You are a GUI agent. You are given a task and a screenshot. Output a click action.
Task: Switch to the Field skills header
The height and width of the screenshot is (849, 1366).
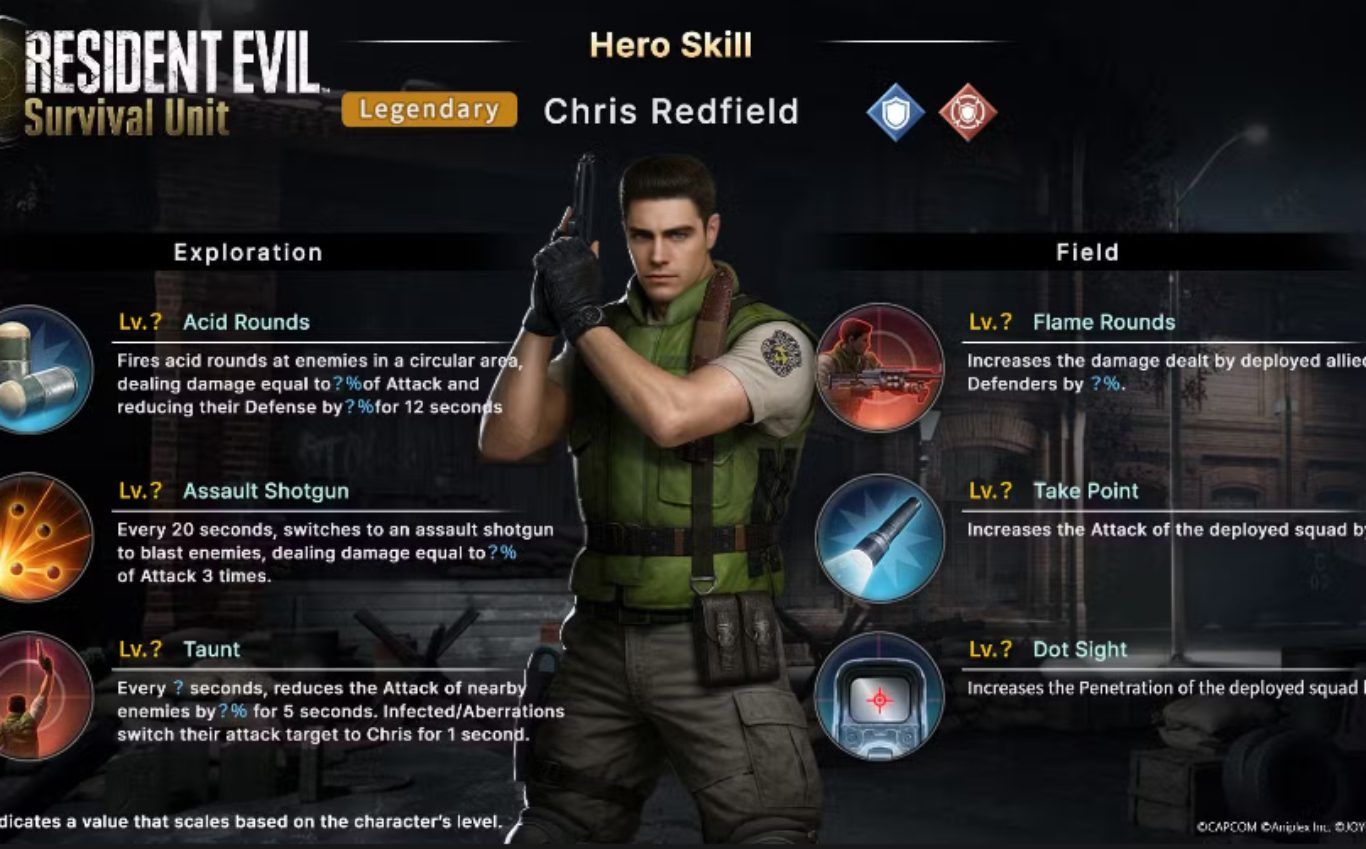click(x=1087, y=252)
